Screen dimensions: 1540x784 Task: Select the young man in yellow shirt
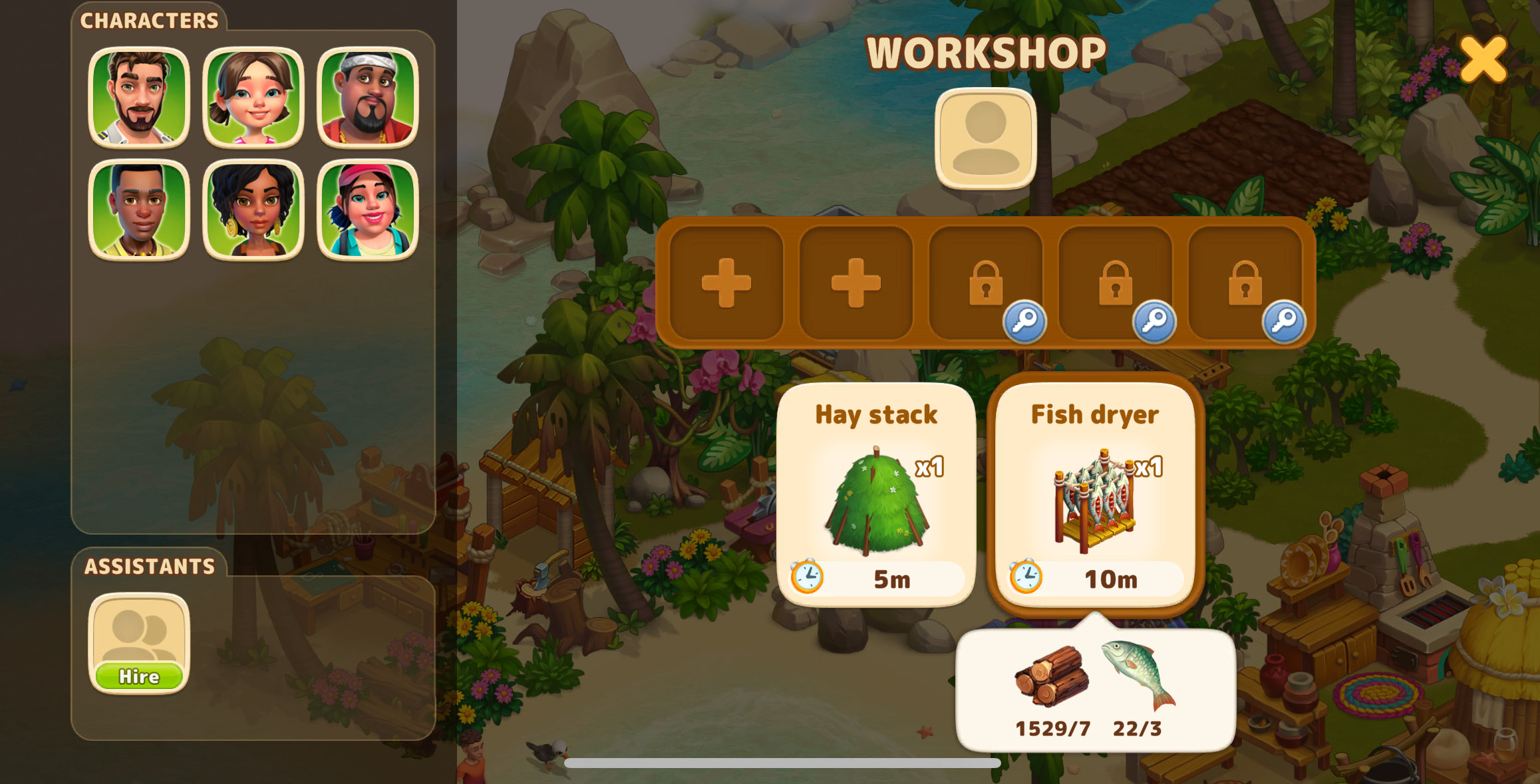point(139,210)
